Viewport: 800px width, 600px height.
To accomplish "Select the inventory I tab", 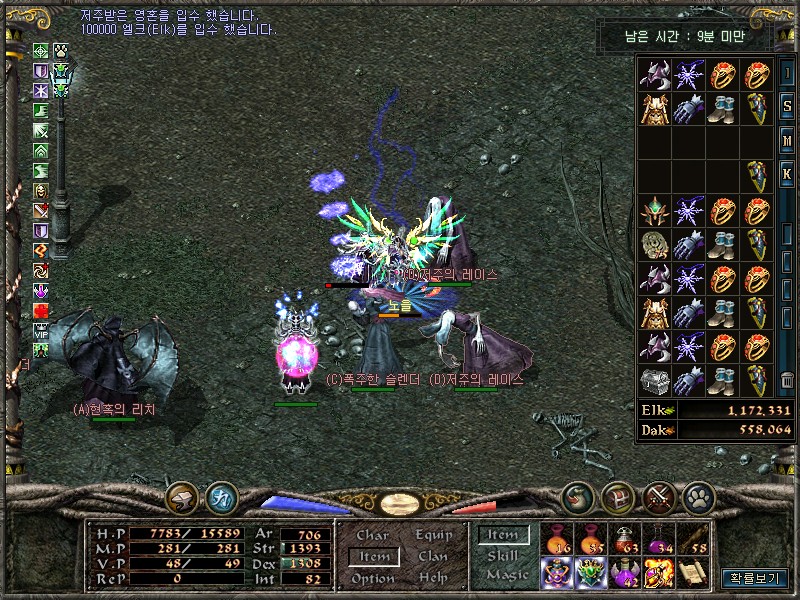I will [x=787, y=74].
